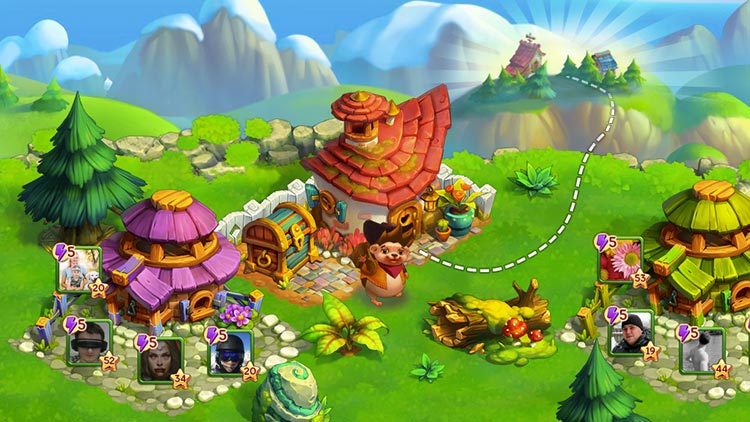Select the level 52 friend with visor glasses
This screenshot has height=422, width=750.
[88, 342]
